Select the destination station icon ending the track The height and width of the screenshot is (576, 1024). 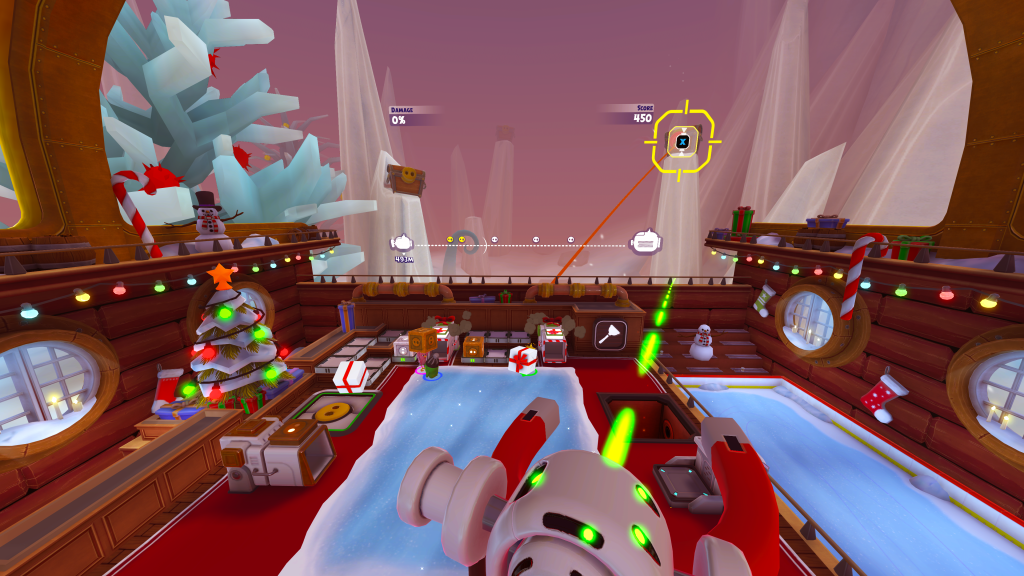point(645,241)
